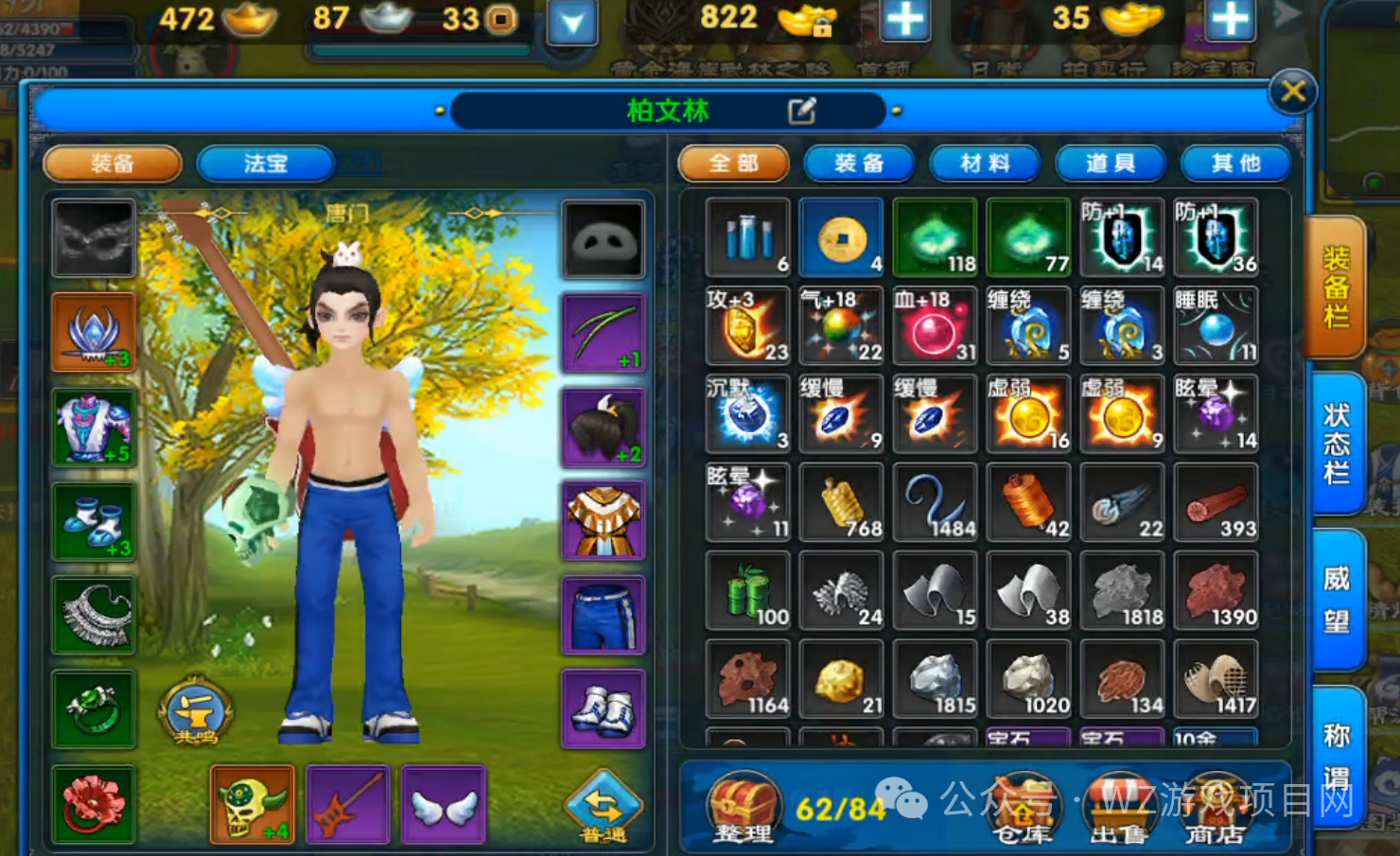Open the 其他 bag category

tap(1235, 164)
